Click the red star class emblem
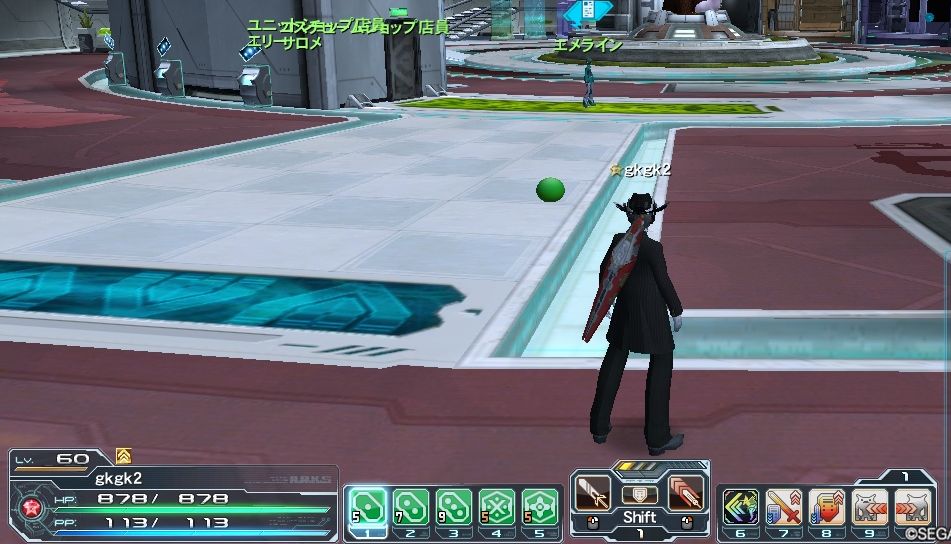 32,506
